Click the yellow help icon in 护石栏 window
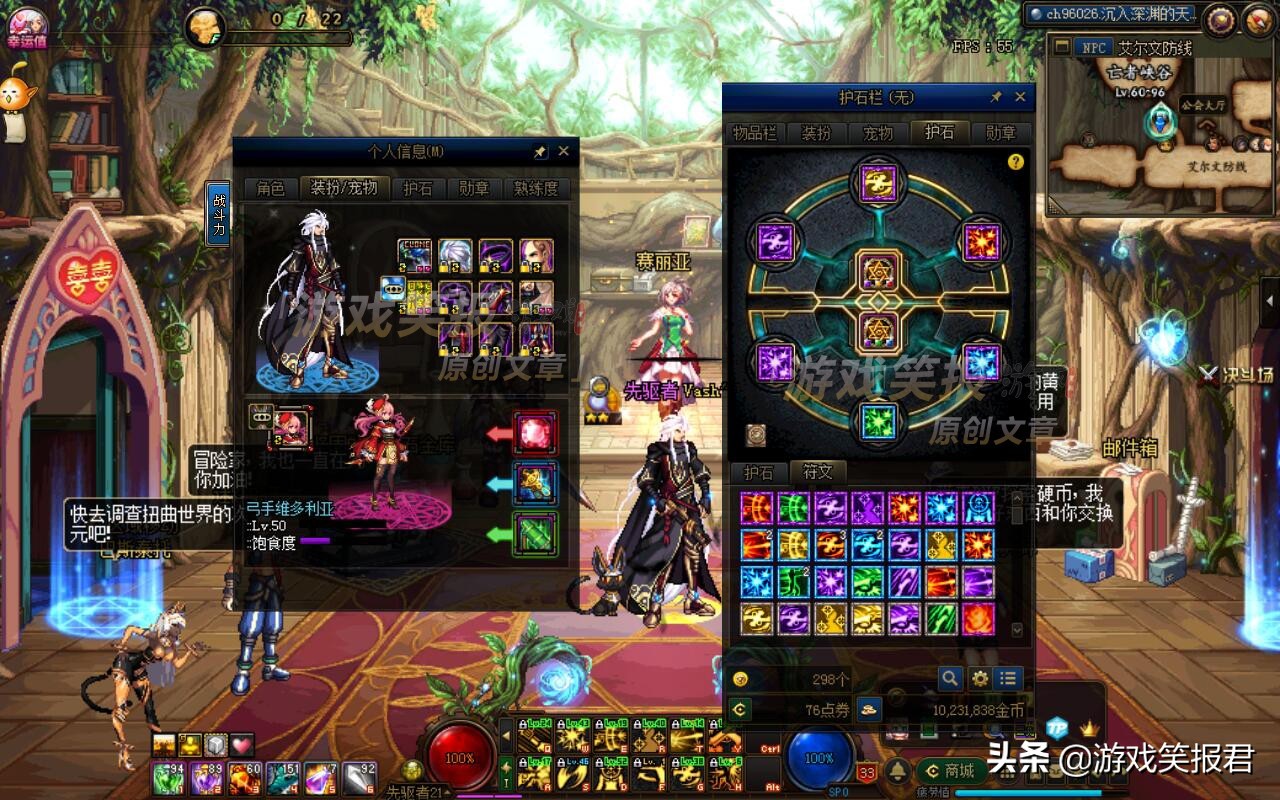This screenshot has height=800, width=1280. (1016, 163)
